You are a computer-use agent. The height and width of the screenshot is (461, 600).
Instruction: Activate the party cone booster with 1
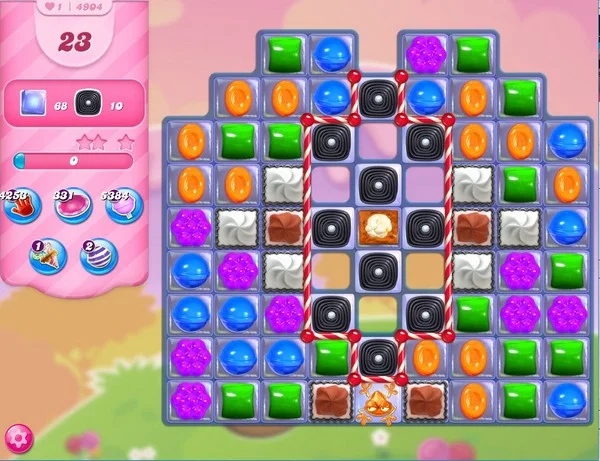(47, 256)
